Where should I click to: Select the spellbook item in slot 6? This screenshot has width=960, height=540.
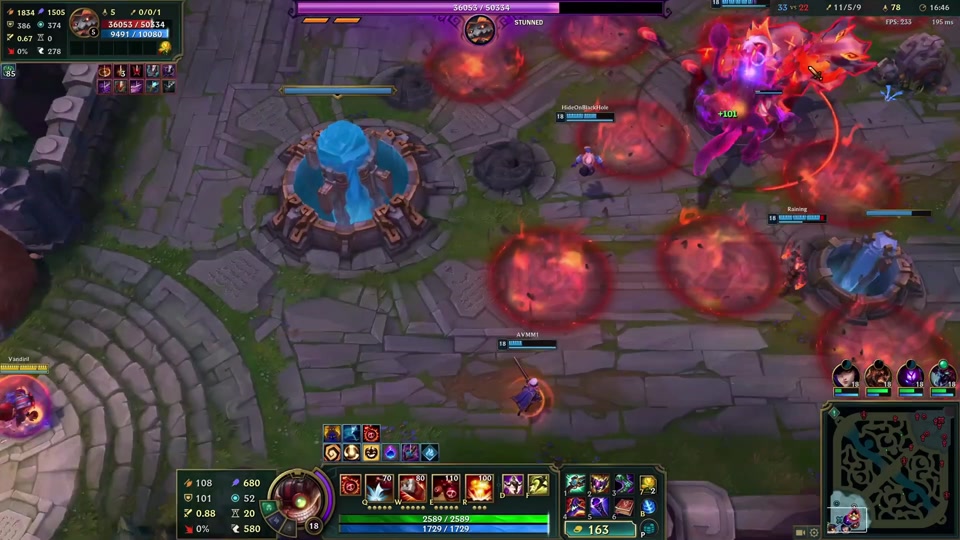623,507
